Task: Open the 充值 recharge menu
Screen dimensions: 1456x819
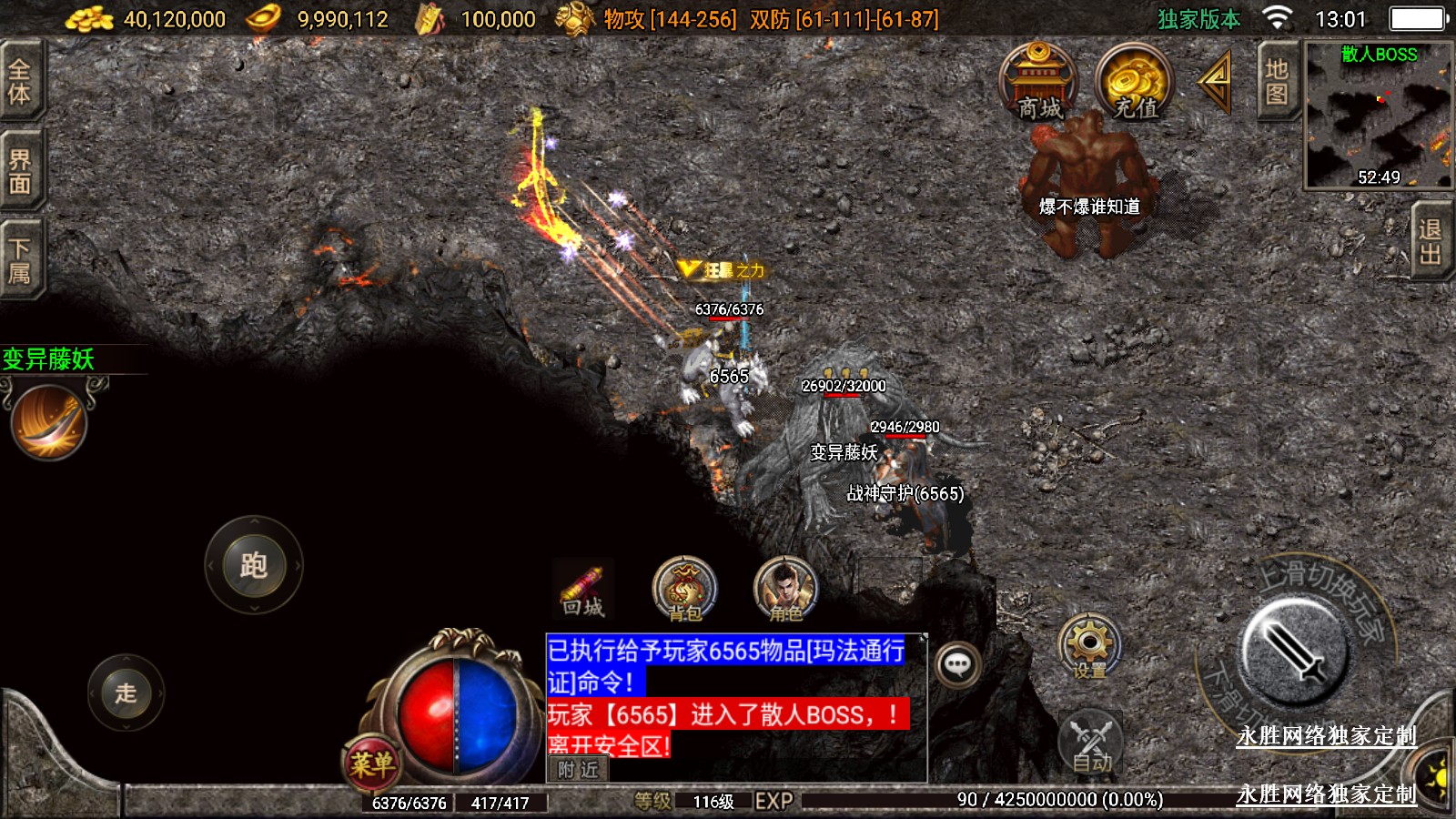Action: click(x=1135, y=82)
